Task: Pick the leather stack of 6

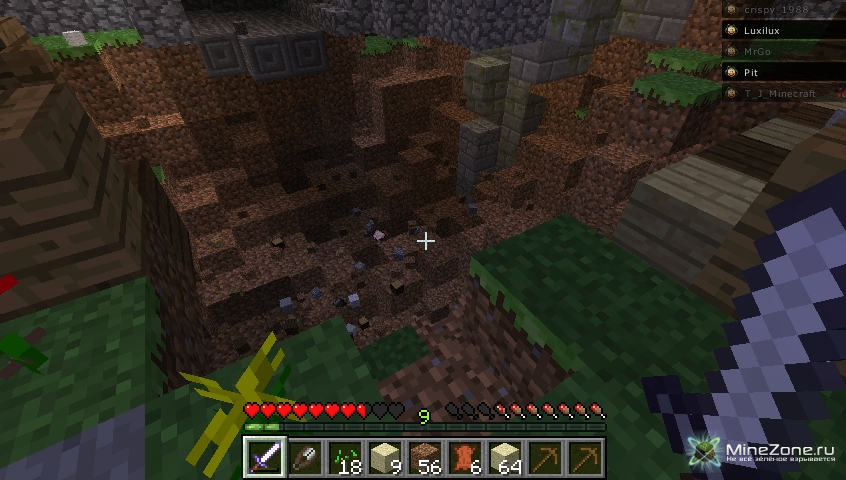Action: point(465,457)
